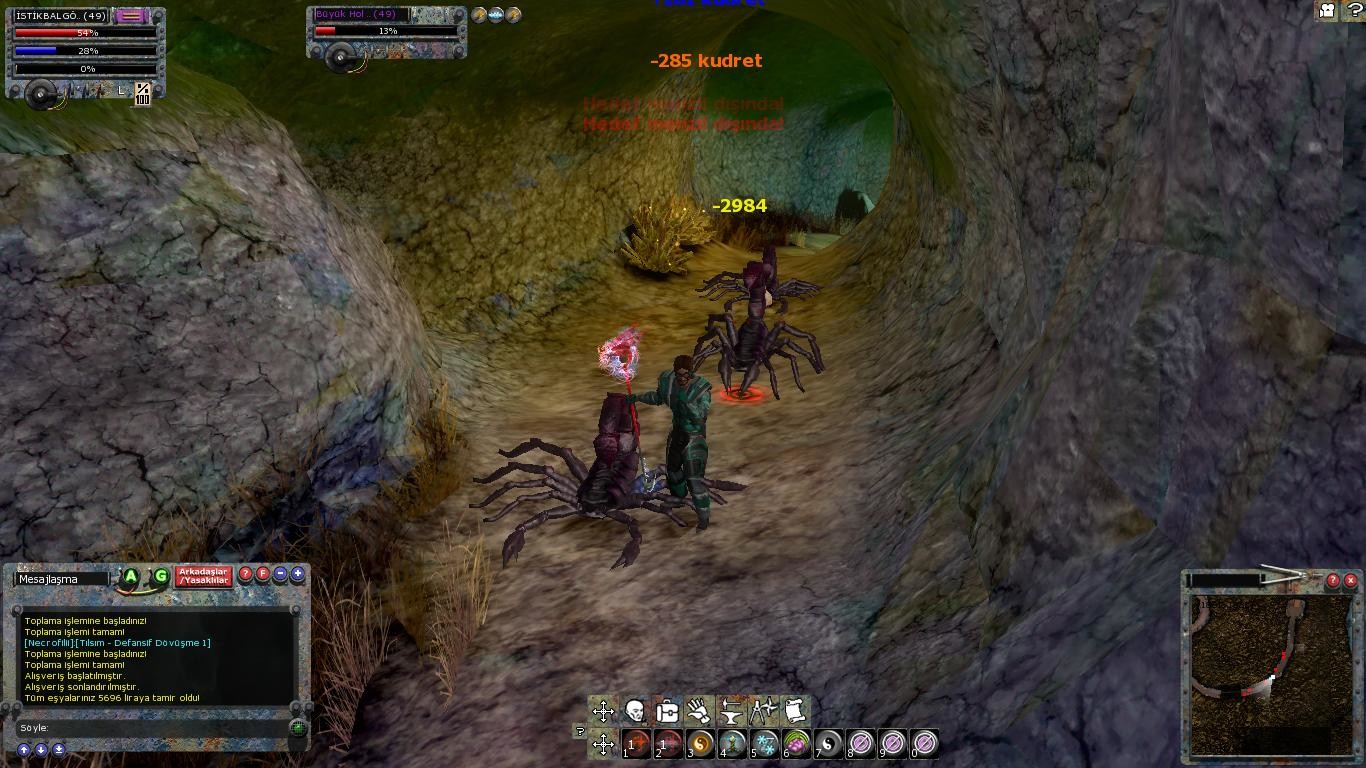This screenshot has width=1366, height=768.
Task: Activate the purple gem skill in slot 6
Action: point(797,743)
